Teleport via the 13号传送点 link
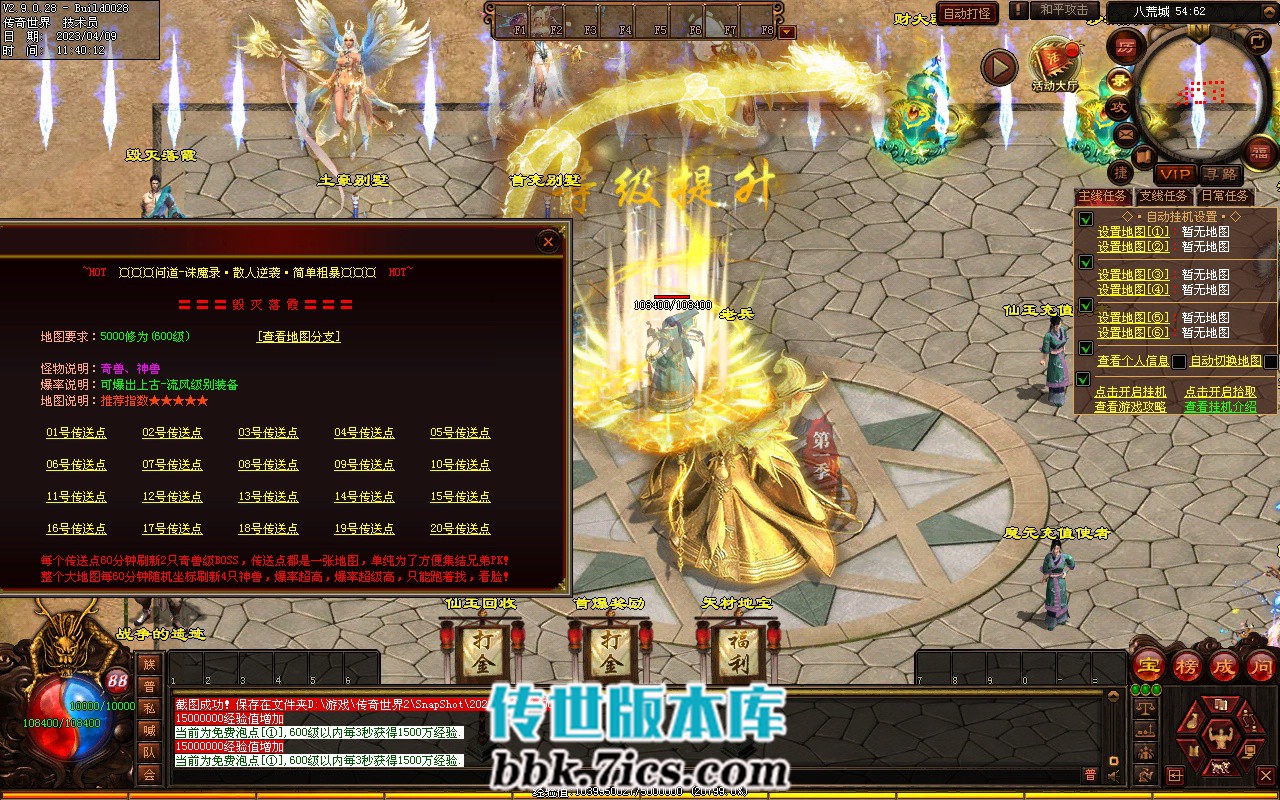This screenshot has height=800, width=1280. coord(268,497)
